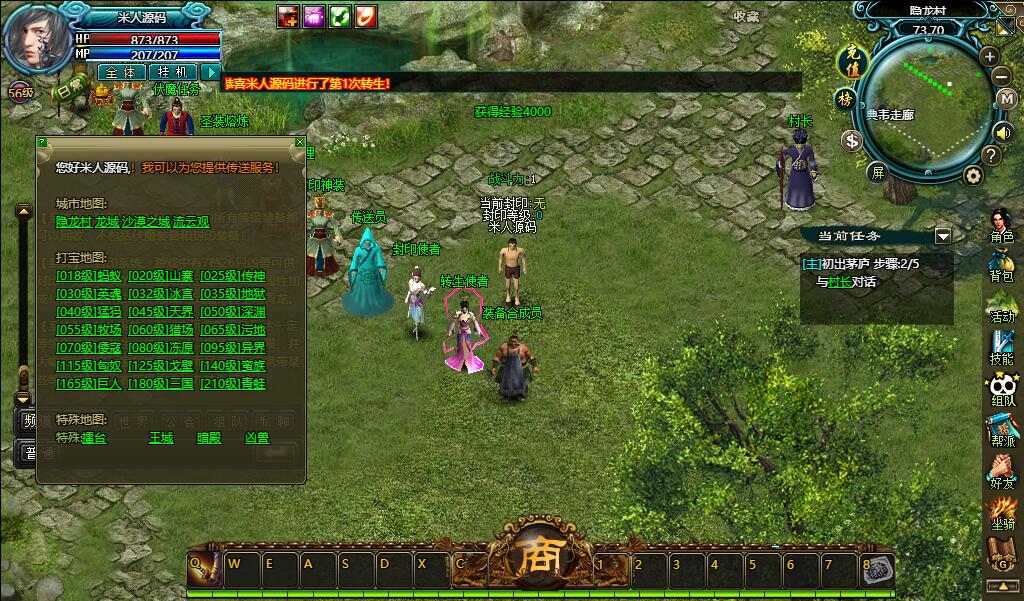The image size is (1024, 601).
Task: Click the 全体 button under the health bar
Action: (x=120, y=72)
